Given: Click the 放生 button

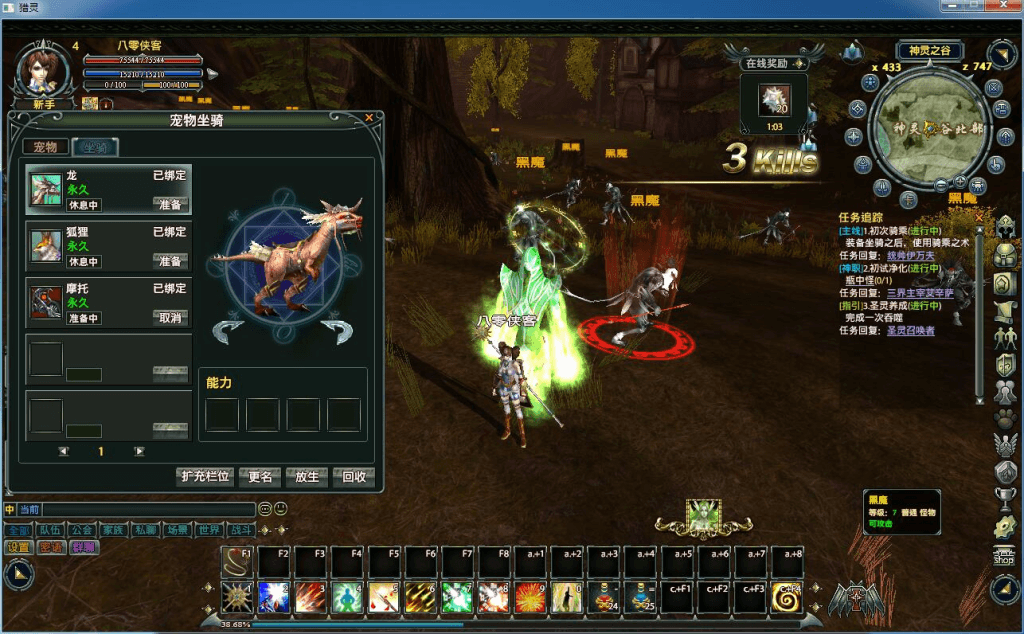Looking at the screenshot, I should [307, 477].
